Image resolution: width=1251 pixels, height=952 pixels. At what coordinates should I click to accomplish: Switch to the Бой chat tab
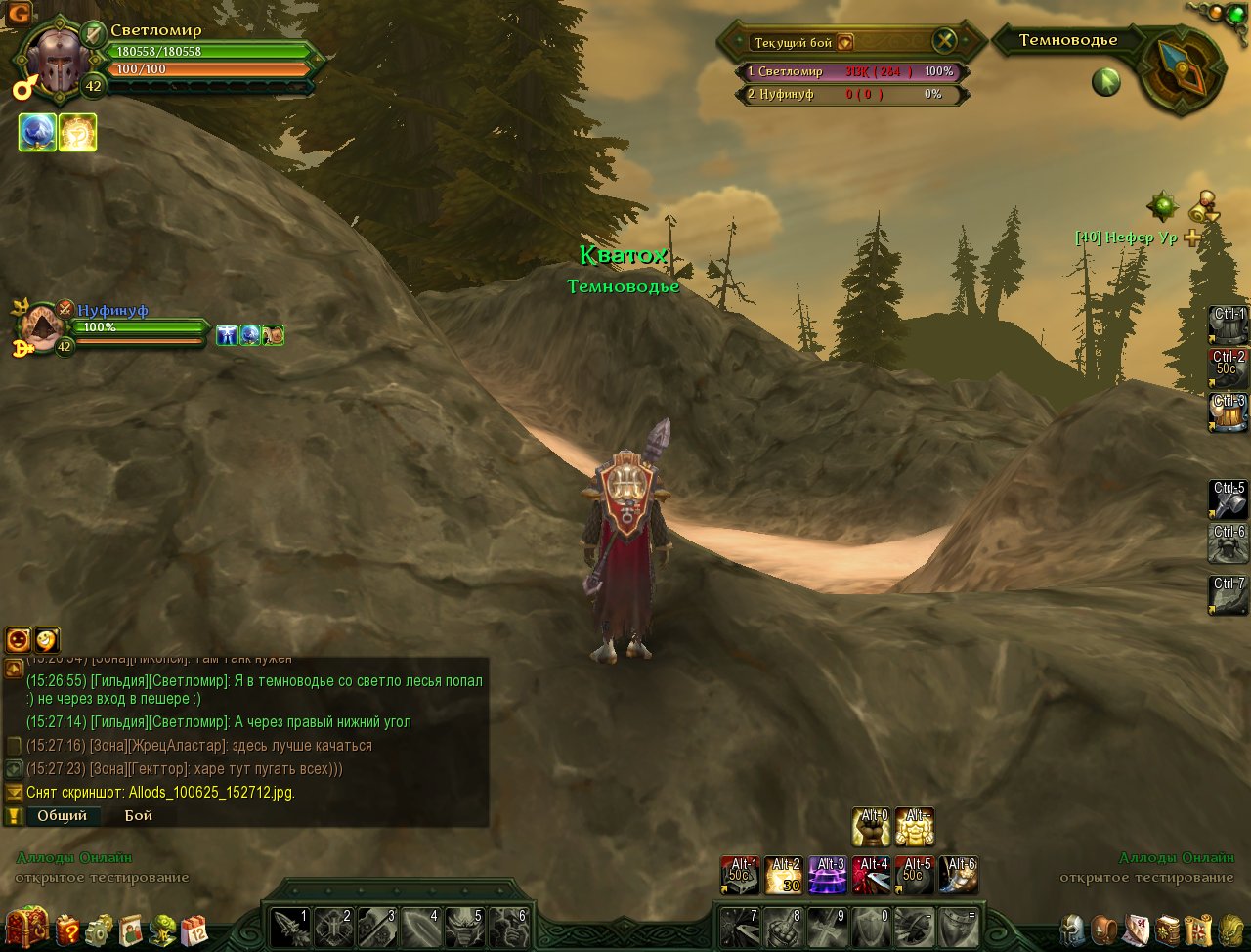tap(138, 815)
